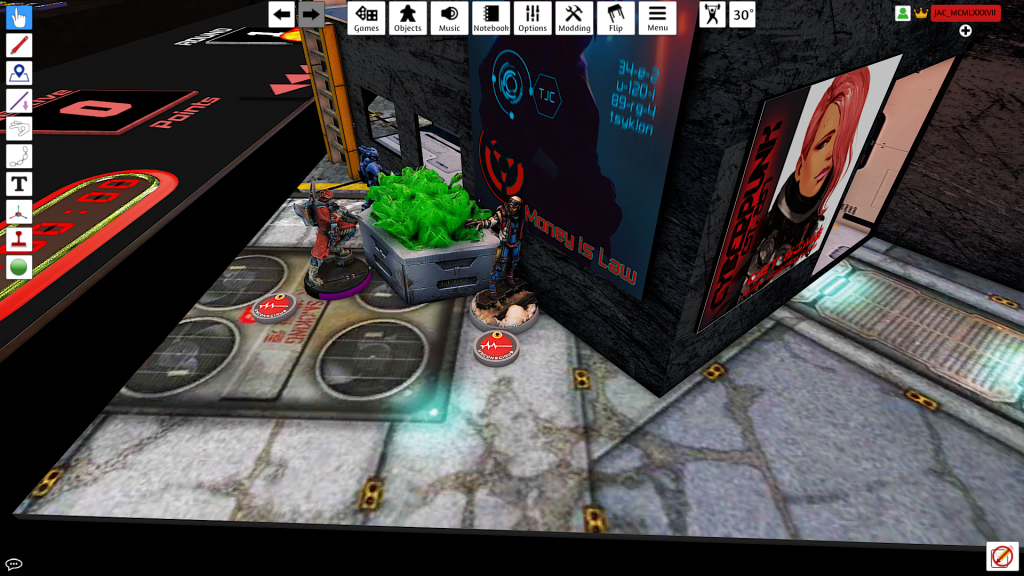Open the Modding tools

pyautogui.click(x=574, y=17)
